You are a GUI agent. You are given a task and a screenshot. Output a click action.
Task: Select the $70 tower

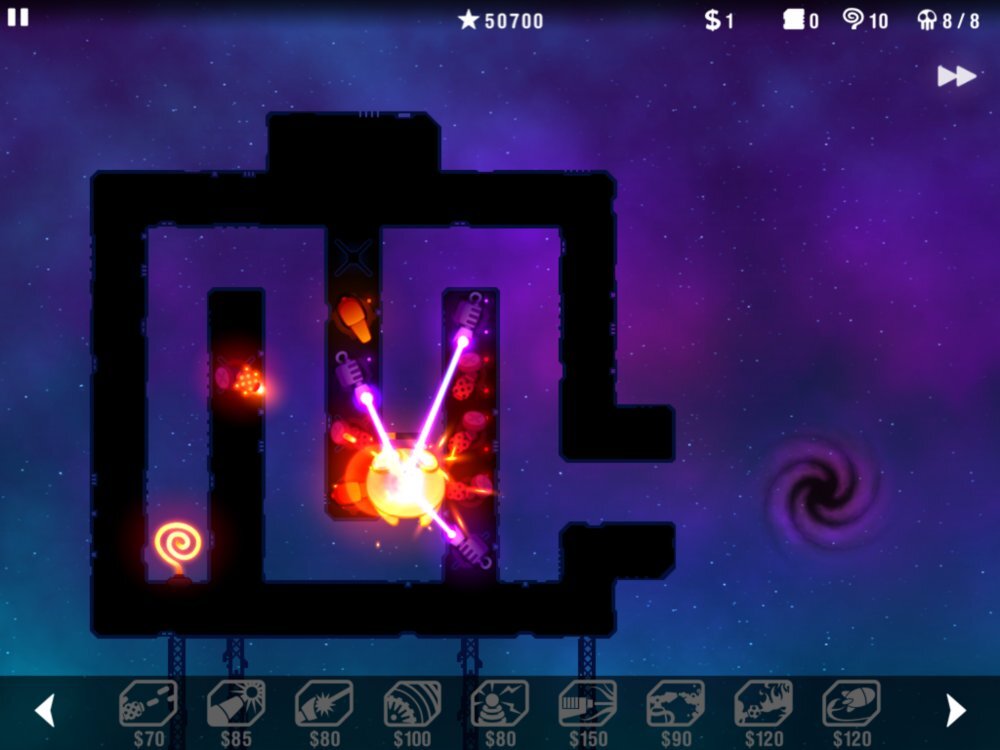(148, 705)
